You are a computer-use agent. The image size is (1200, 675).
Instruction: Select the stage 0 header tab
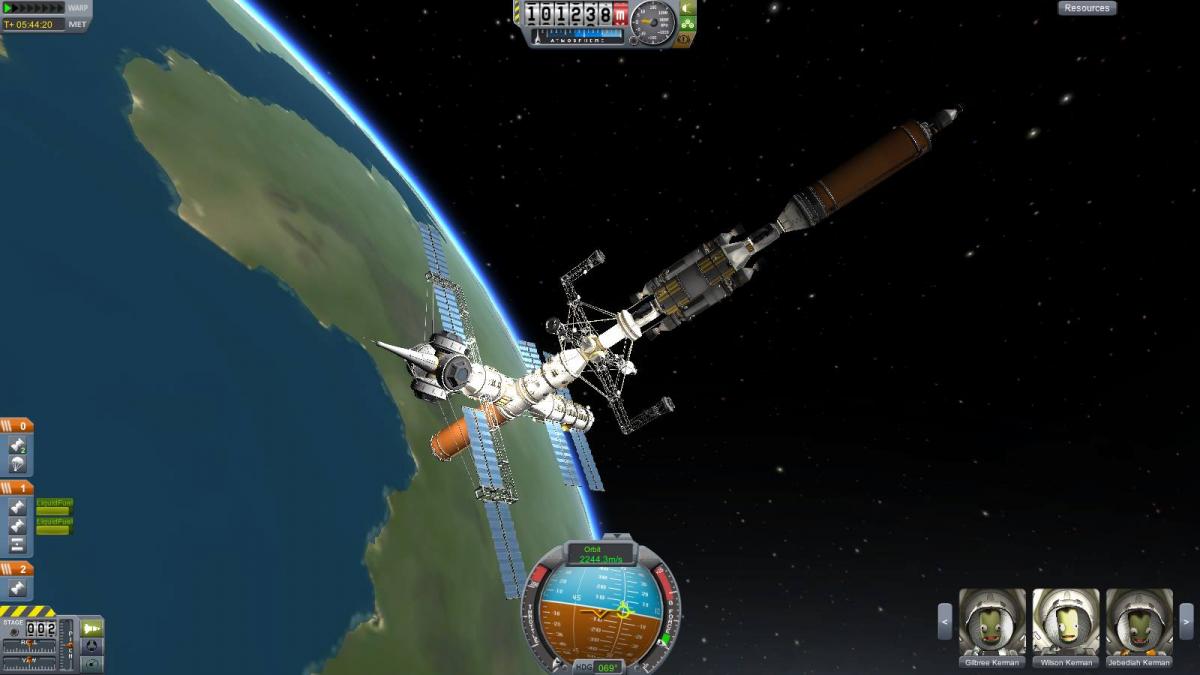coord(17,426)
